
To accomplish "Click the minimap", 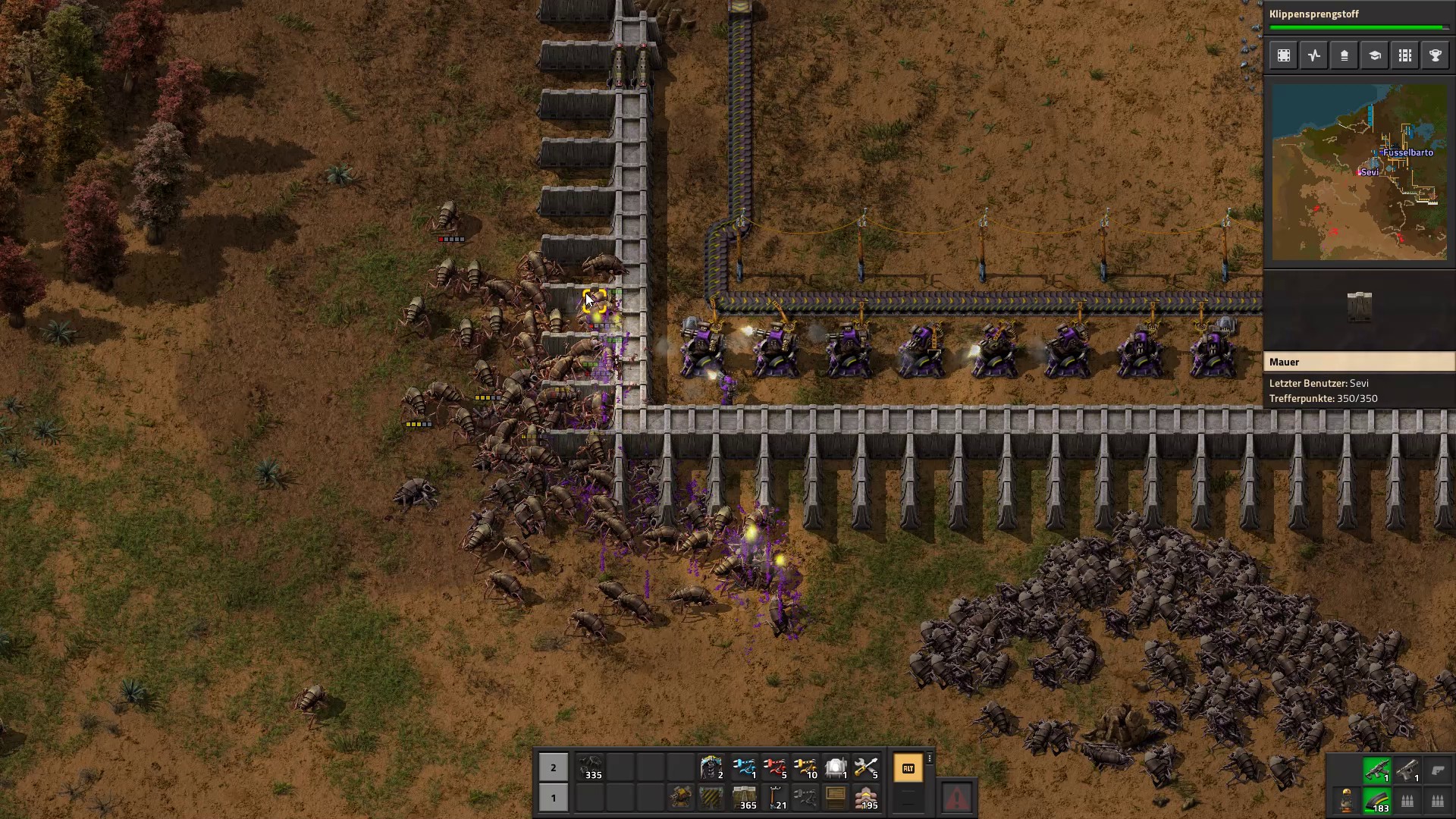I will click(x=1359, y=172).
